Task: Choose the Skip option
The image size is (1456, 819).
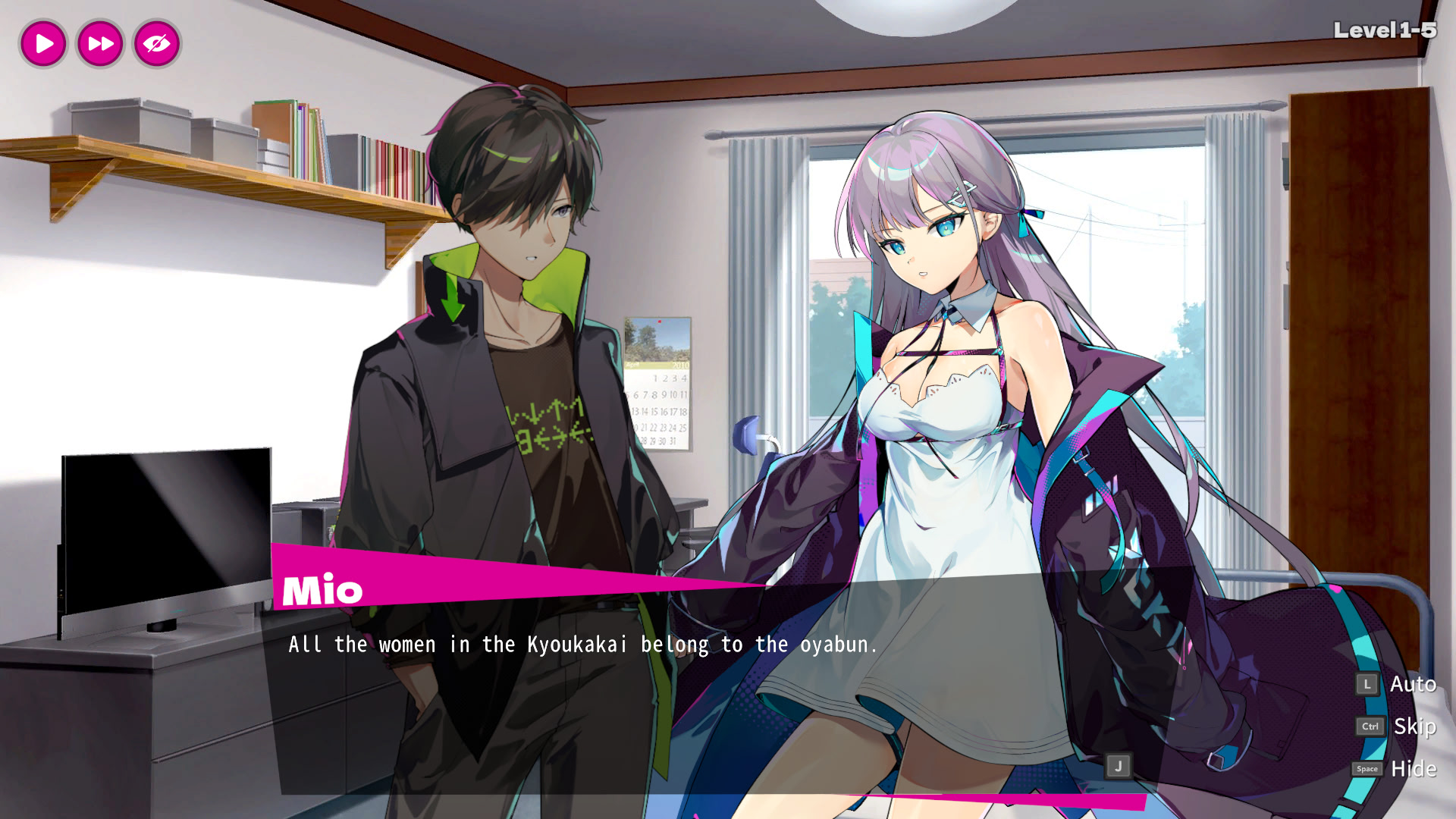Action: pyautogui.click(x=1414, y=726)
